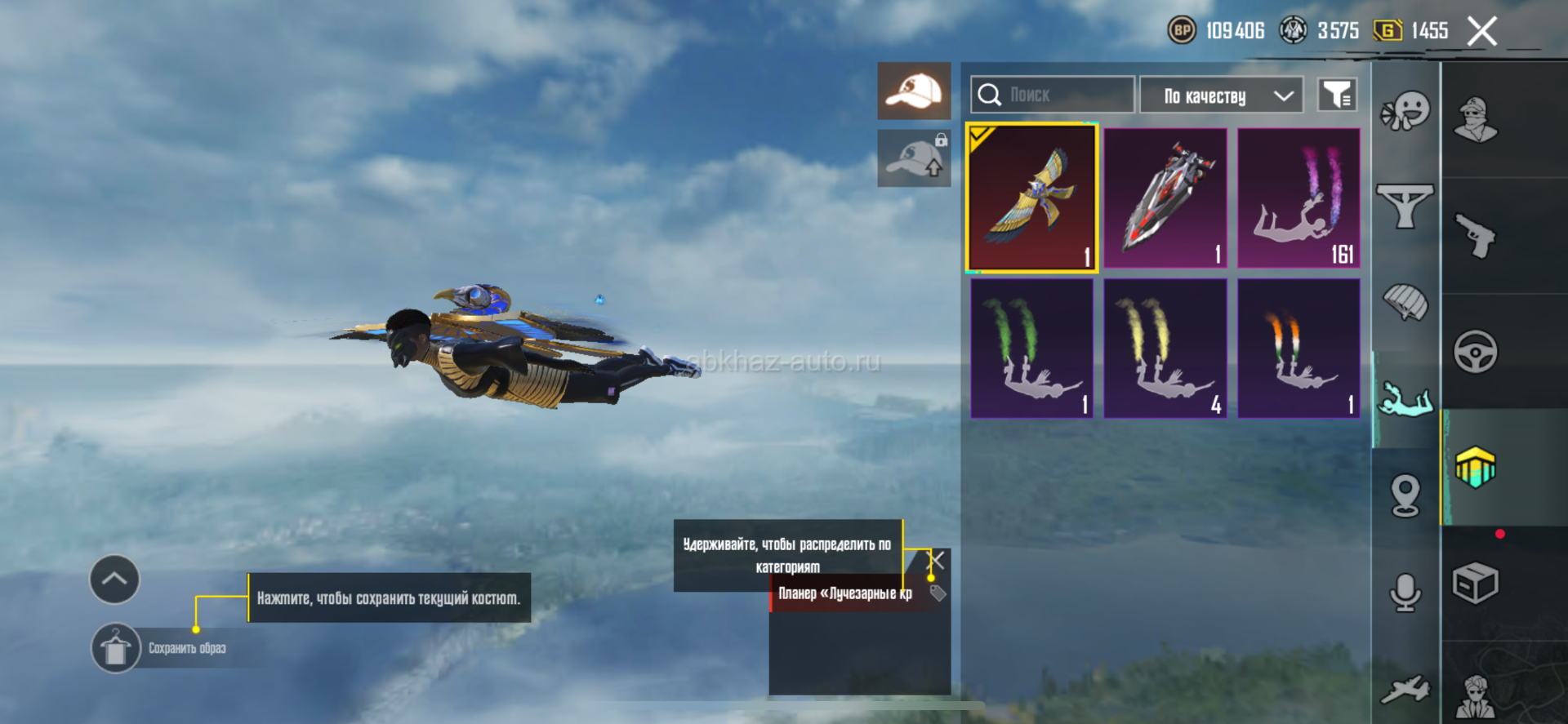
Task: Choose the orange-white-green smoke trail
Action: click(x=1298, y=349)
